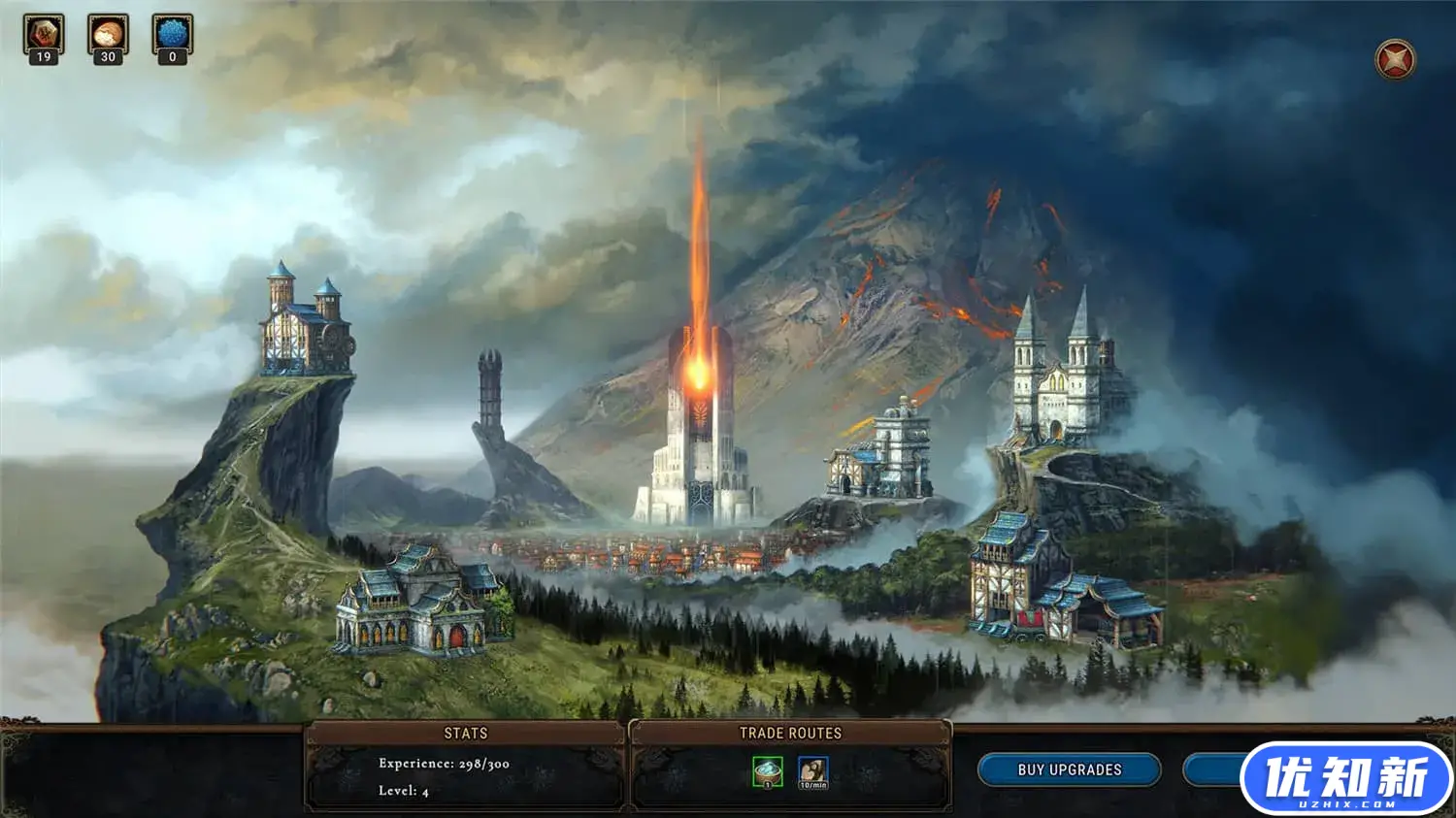Select the green-bordered trade route icon
This screenshot has width=1456, height=818.
(768, 772)
